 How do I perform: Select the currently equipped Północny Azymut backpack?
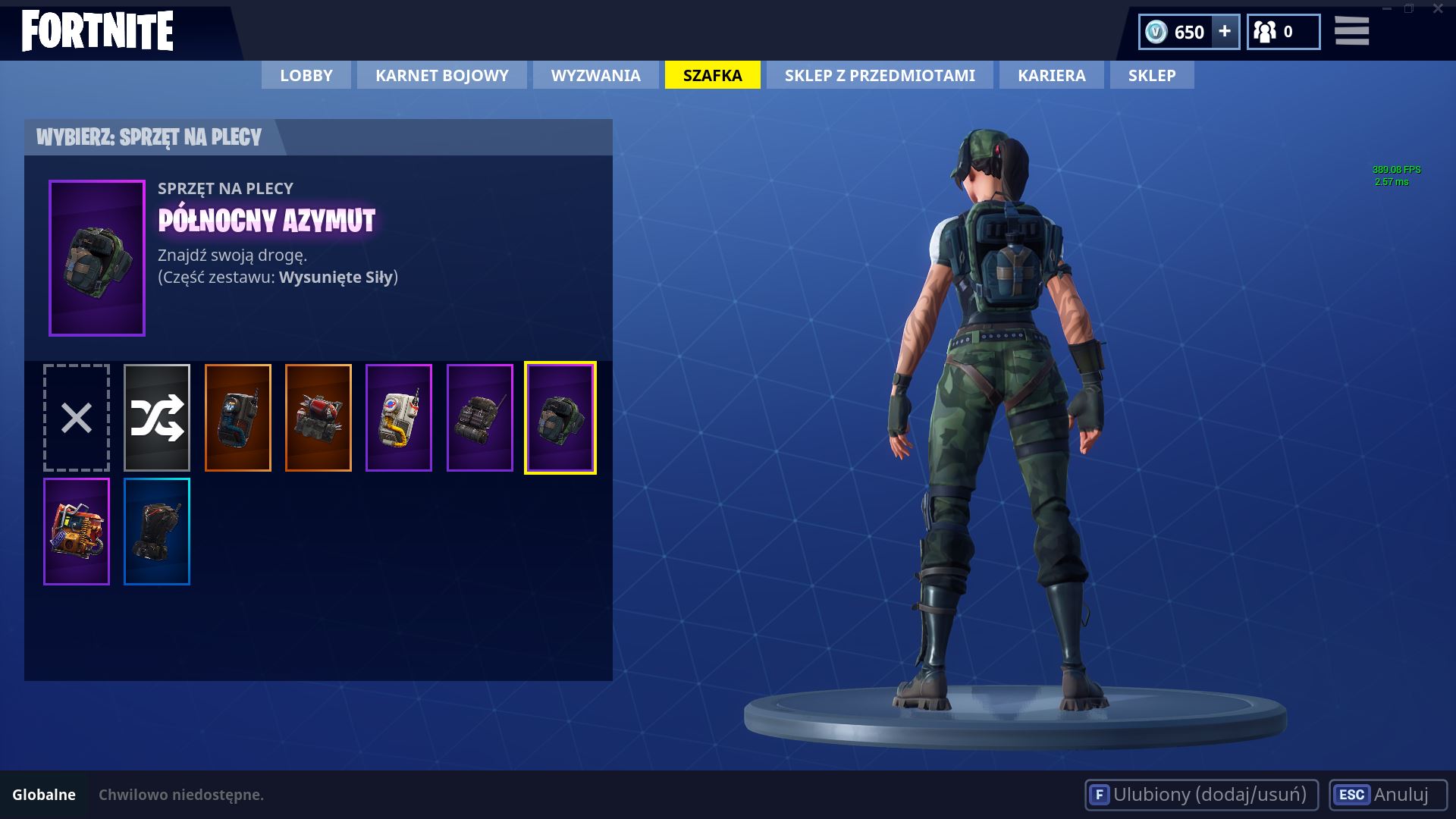[x=561, y=417]
